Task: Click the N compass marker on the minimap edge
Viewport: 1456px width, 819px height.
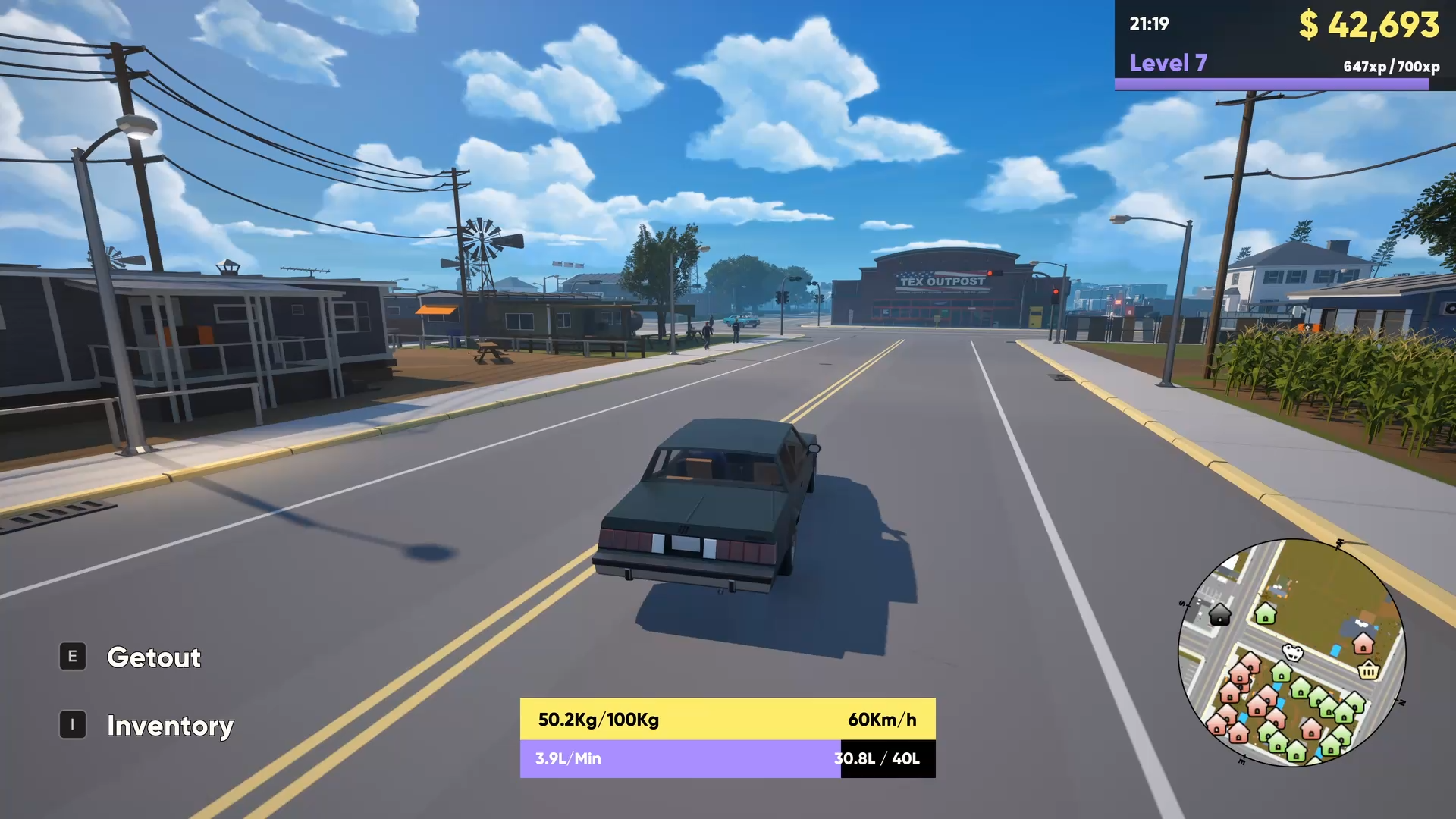Action: pos(1401,701)
